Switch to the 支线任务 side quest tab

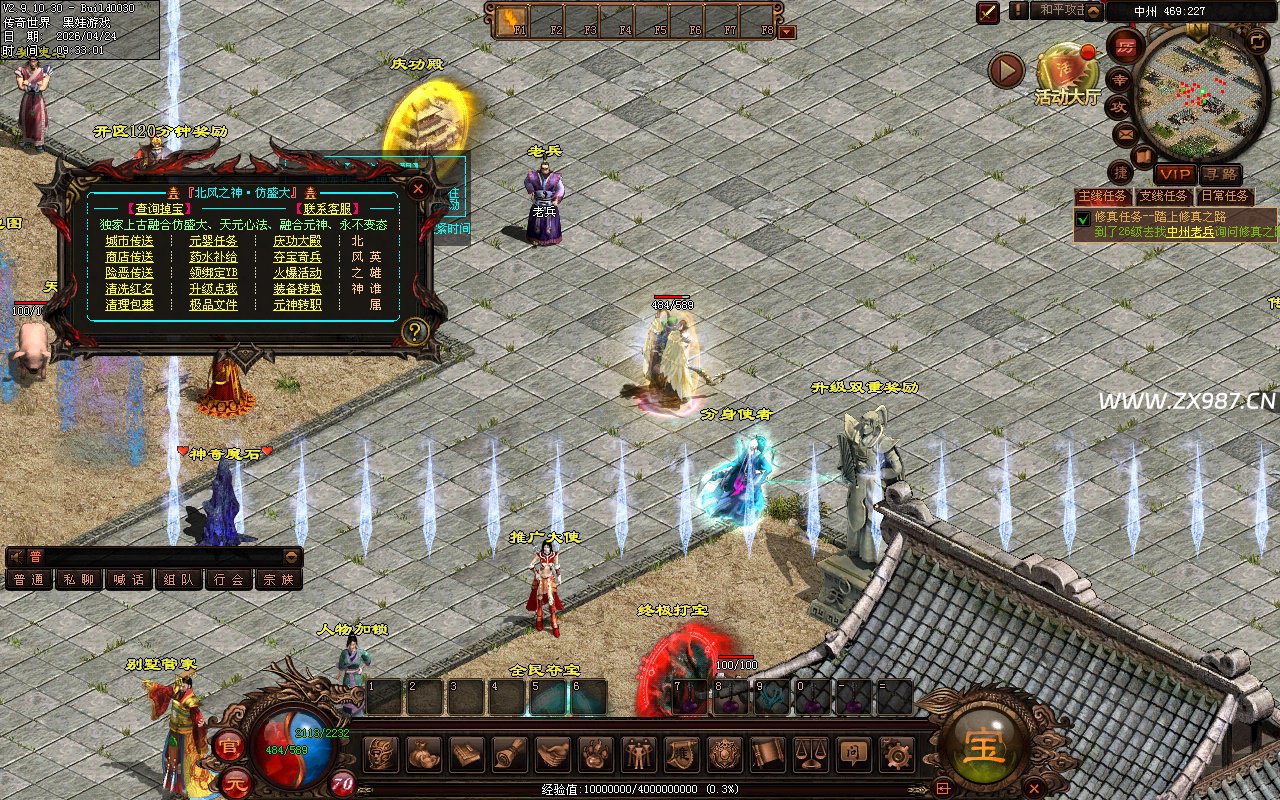tap(1163, 197)
